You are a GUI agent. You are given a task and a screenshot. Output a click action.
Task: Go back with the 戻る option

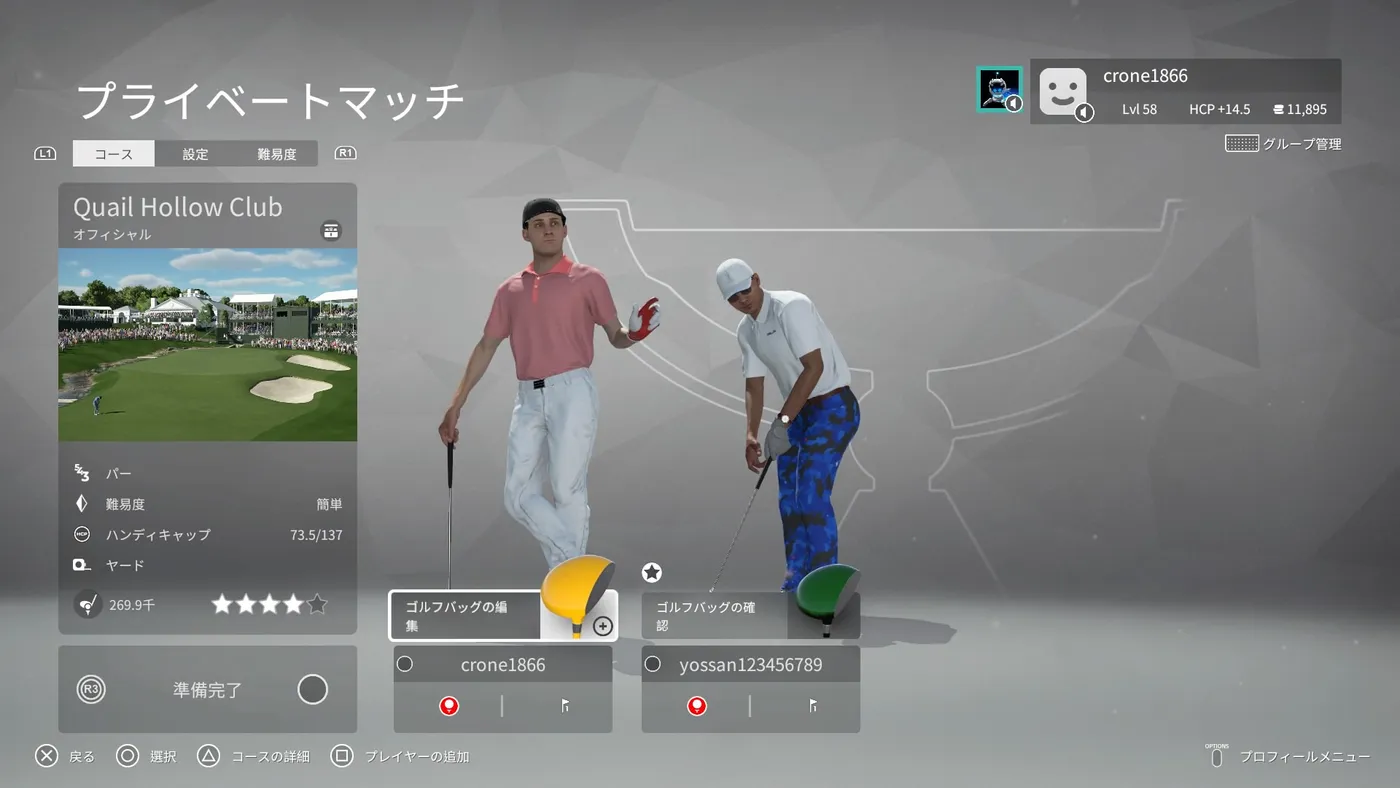(66, 757)
